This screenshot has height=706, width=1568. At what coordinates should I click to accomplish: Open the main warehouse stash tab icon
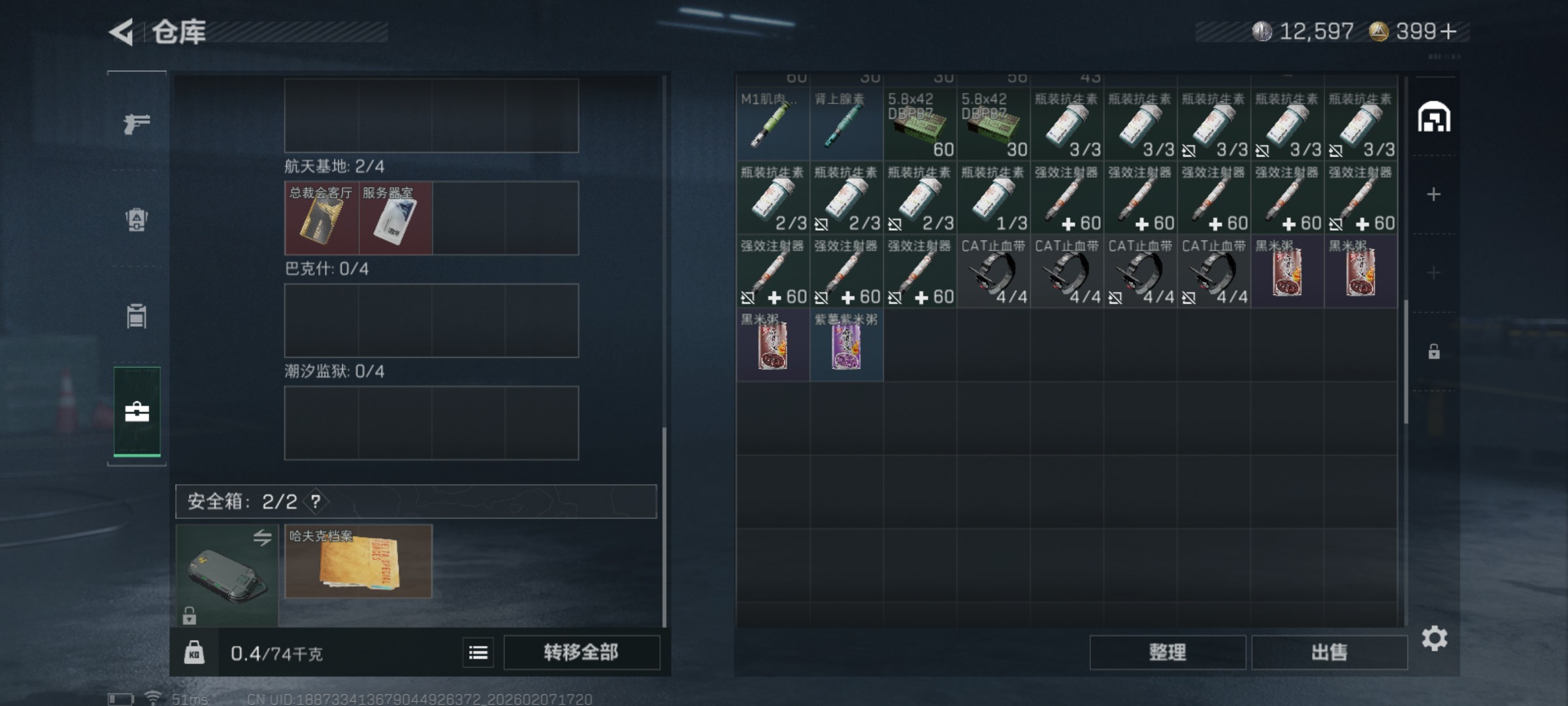click(1433, 118)
